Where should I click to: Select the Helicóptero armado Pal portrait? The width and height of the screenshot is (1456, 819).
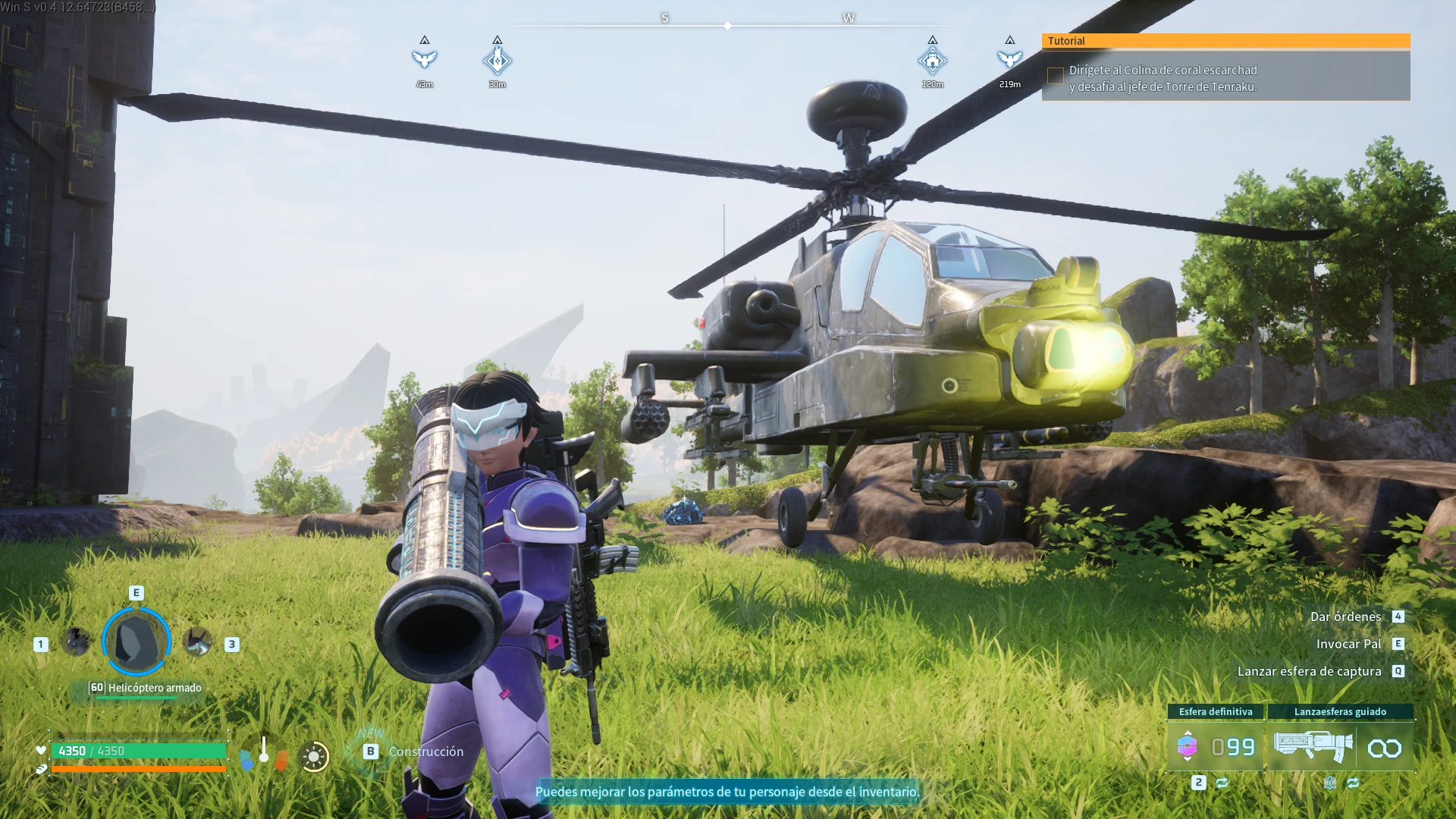point(136,642)
